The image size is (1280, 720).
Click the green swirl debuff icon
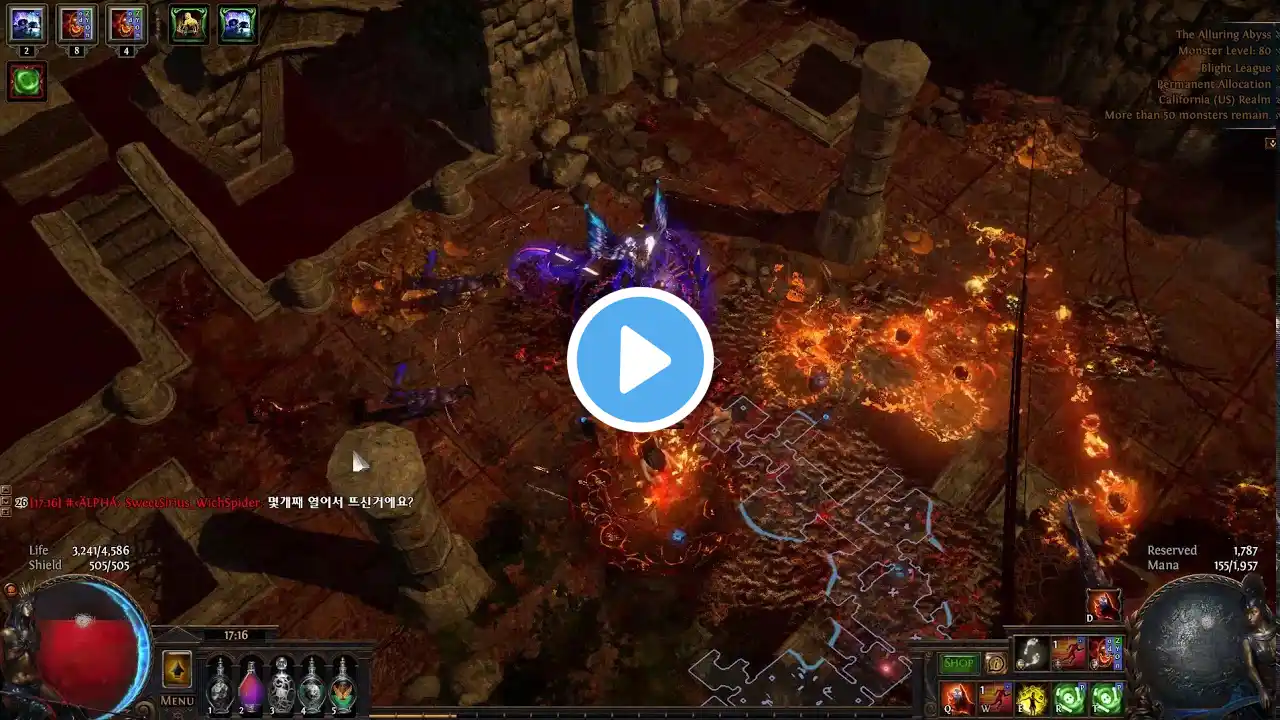(x=27, y=82)
